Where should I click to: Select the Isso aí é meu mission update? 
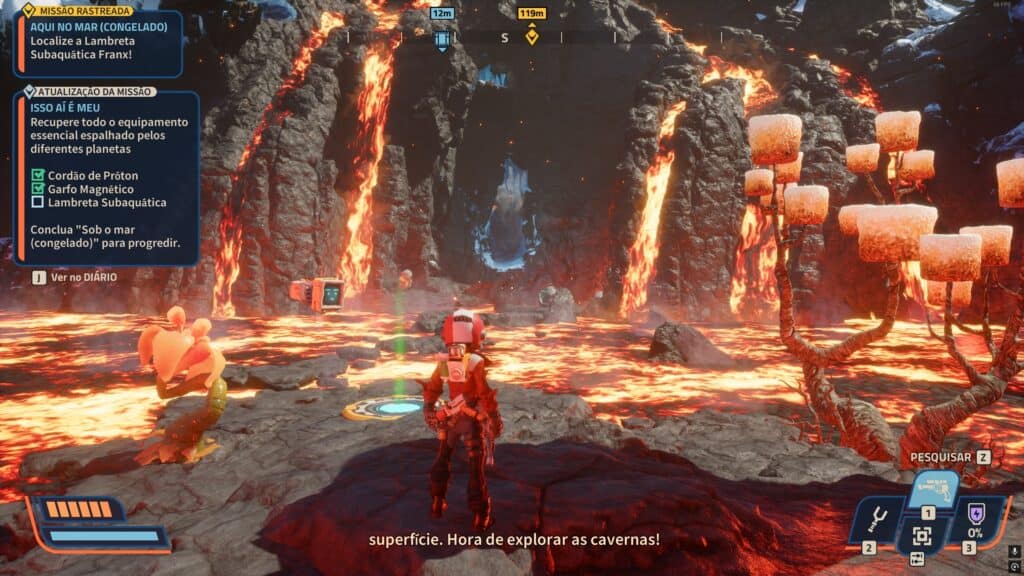point(66,107)
